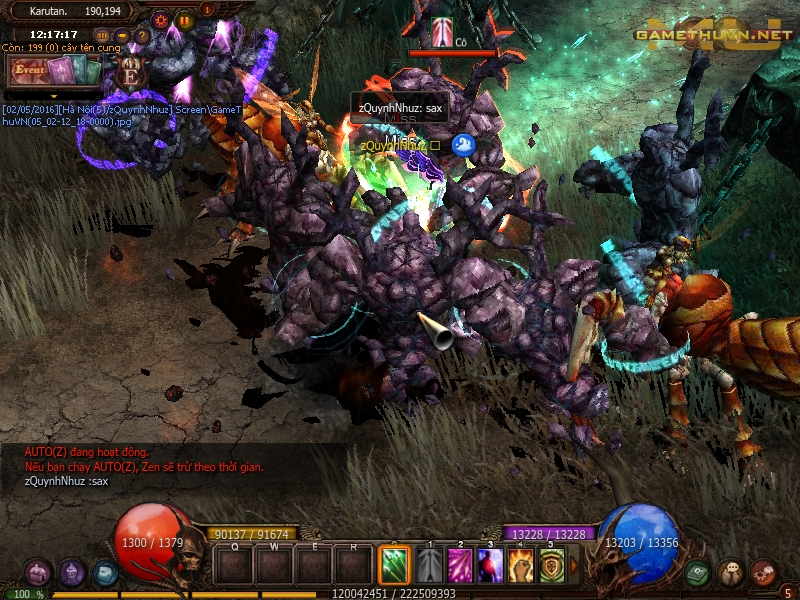Activate the red figure skill in slot 3
This screenshot has width=800, height=600.
(x=490, y=565)
